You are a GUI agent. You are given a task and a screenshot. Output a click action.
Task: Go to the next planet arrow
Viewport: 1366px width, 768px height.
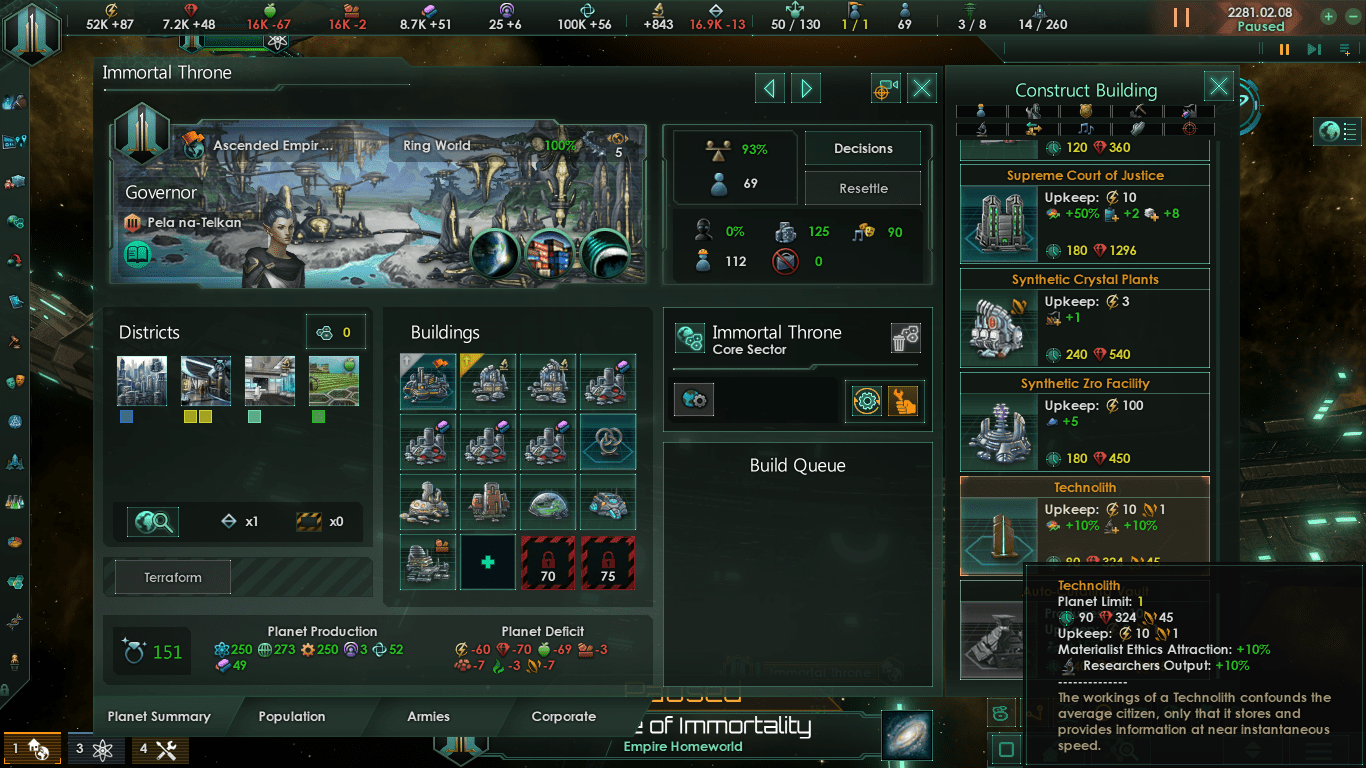click(x=806, y=89)
